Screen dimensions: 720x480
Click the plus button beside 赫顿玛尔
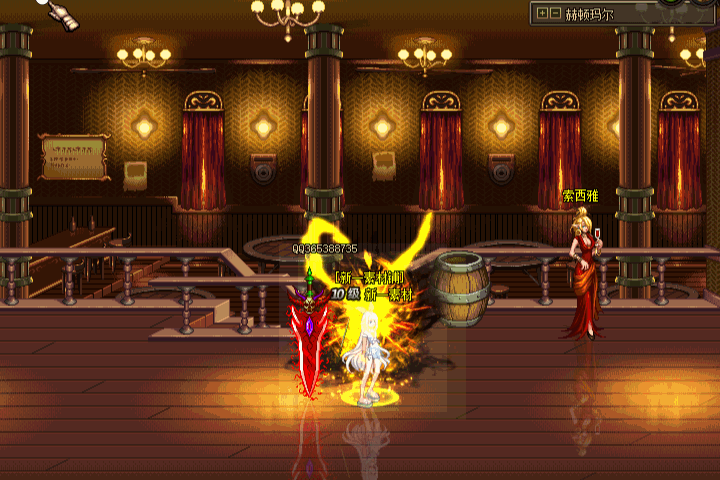click(542, 14)
